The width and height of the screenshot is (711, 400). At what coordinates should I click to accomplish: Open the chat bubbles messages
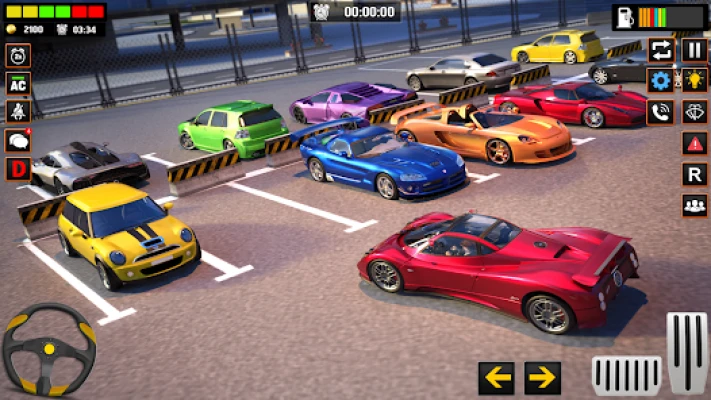(17, 140)
